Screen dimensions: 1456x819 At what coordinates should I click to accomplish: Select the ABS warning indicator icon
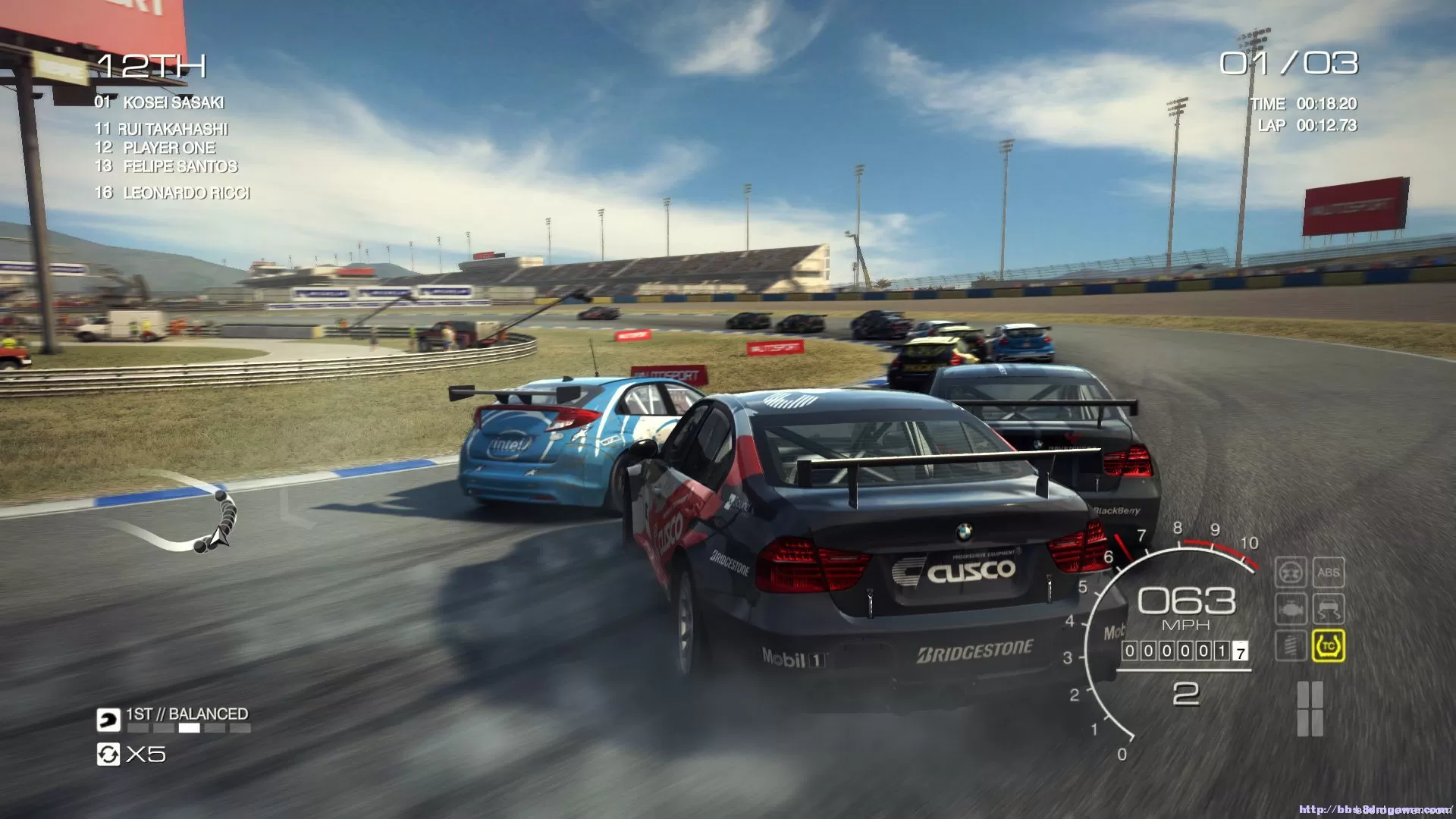(x=1329, y=573)
